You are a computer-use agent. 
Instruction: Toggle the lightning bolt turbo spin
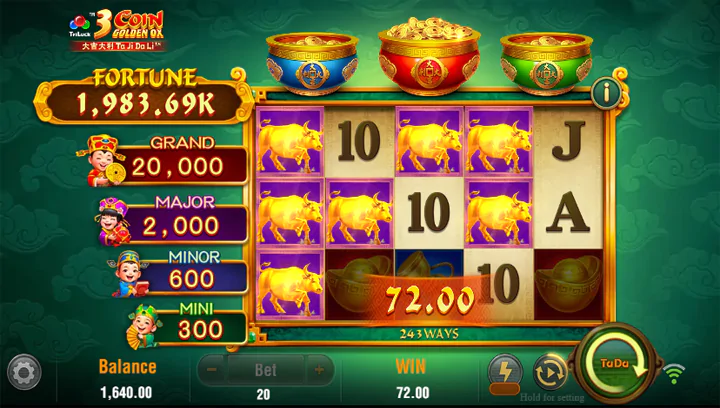tap(505, 371)
